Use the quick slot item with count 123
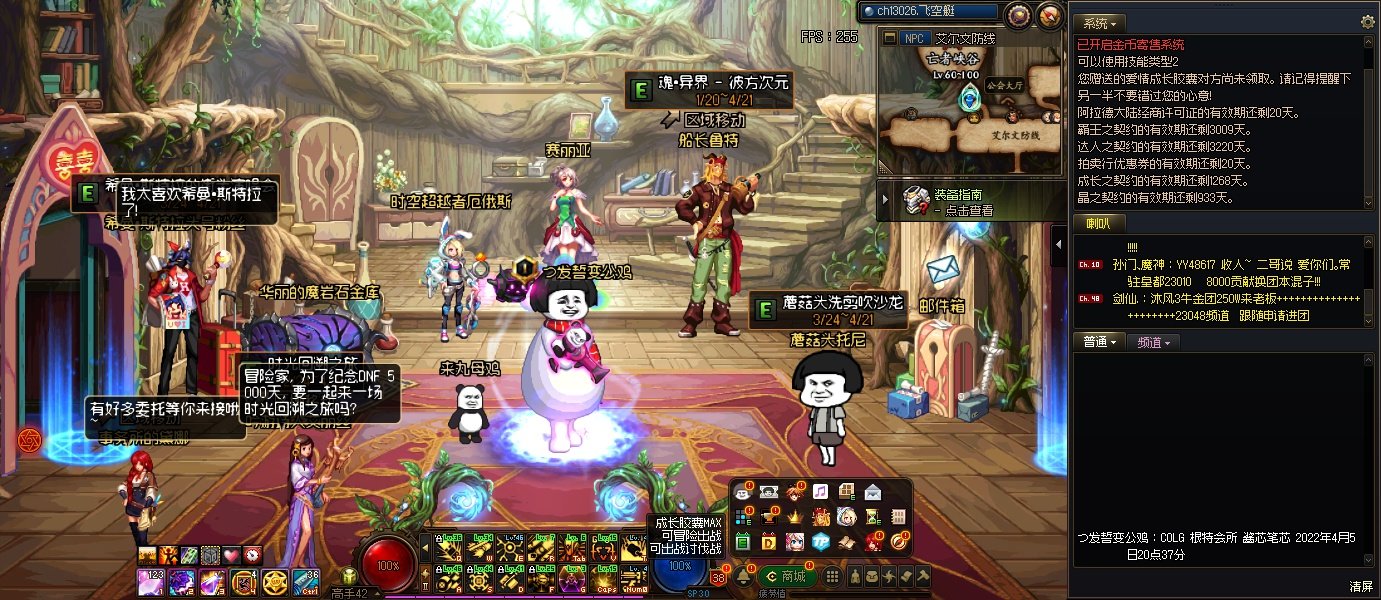This screenshot has height=600, width=1381. [x=151, y=581]
